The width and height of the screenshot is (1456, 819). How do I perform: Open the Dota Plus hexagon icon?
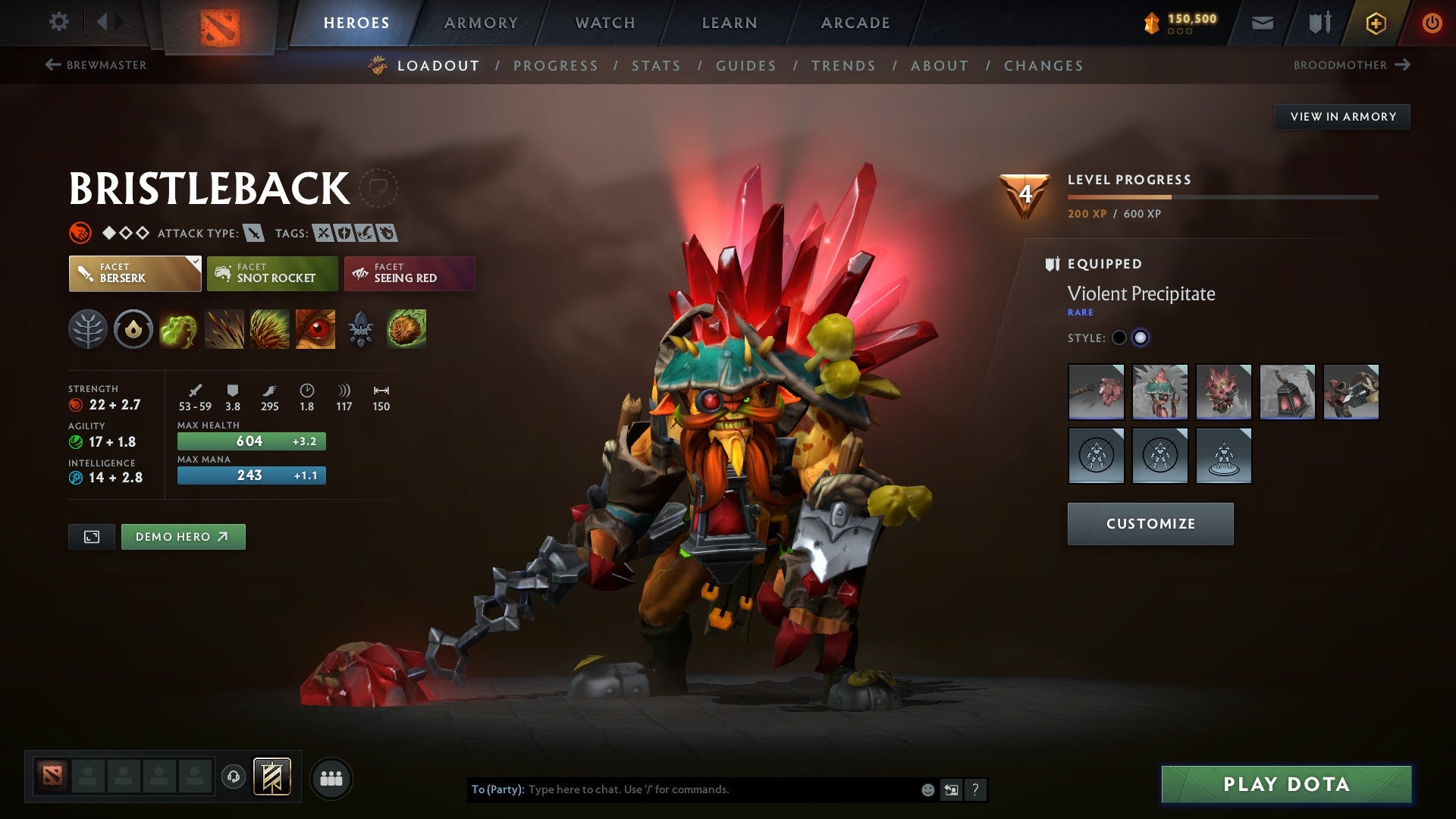(x=1376, y=23)
